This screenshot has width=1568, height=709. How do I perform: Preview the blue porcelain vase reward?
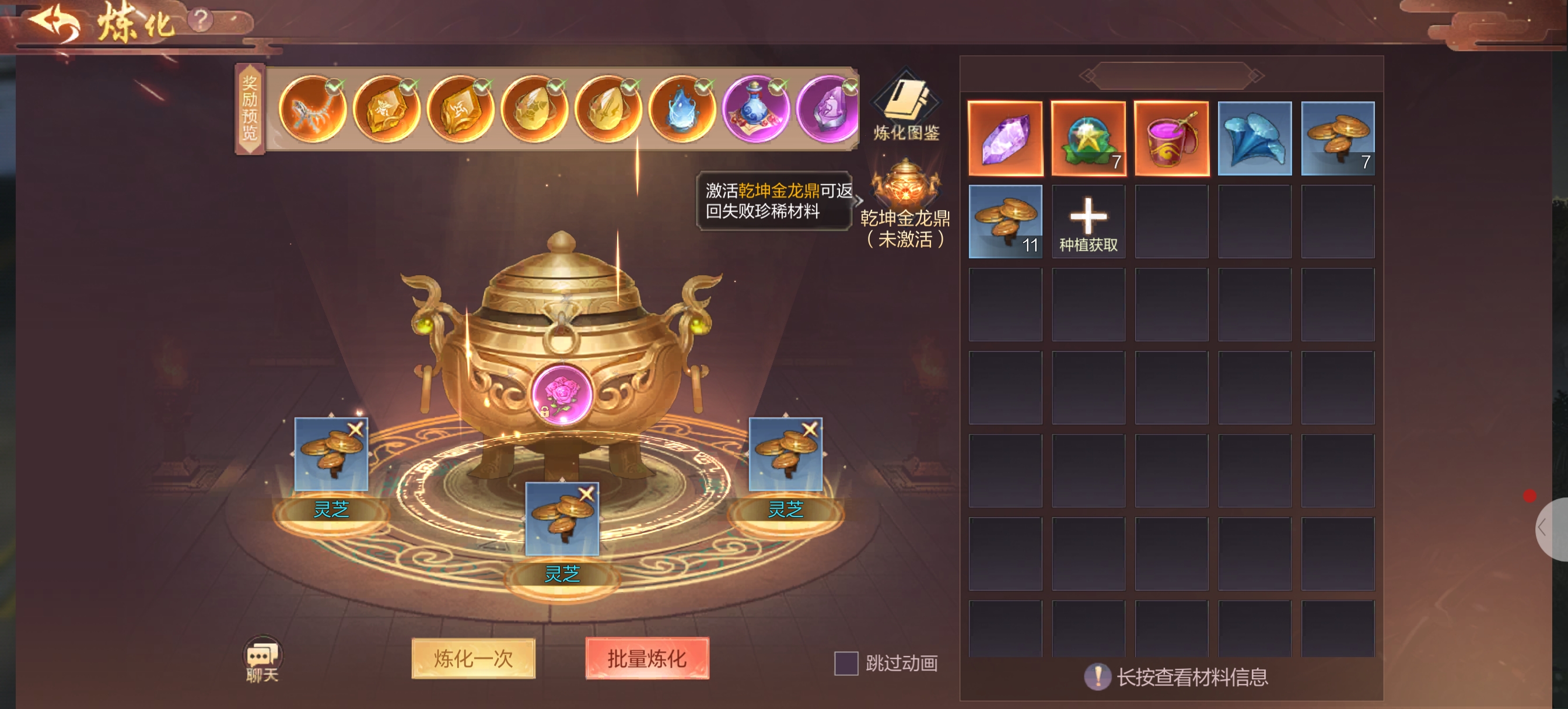pos(755,110)
